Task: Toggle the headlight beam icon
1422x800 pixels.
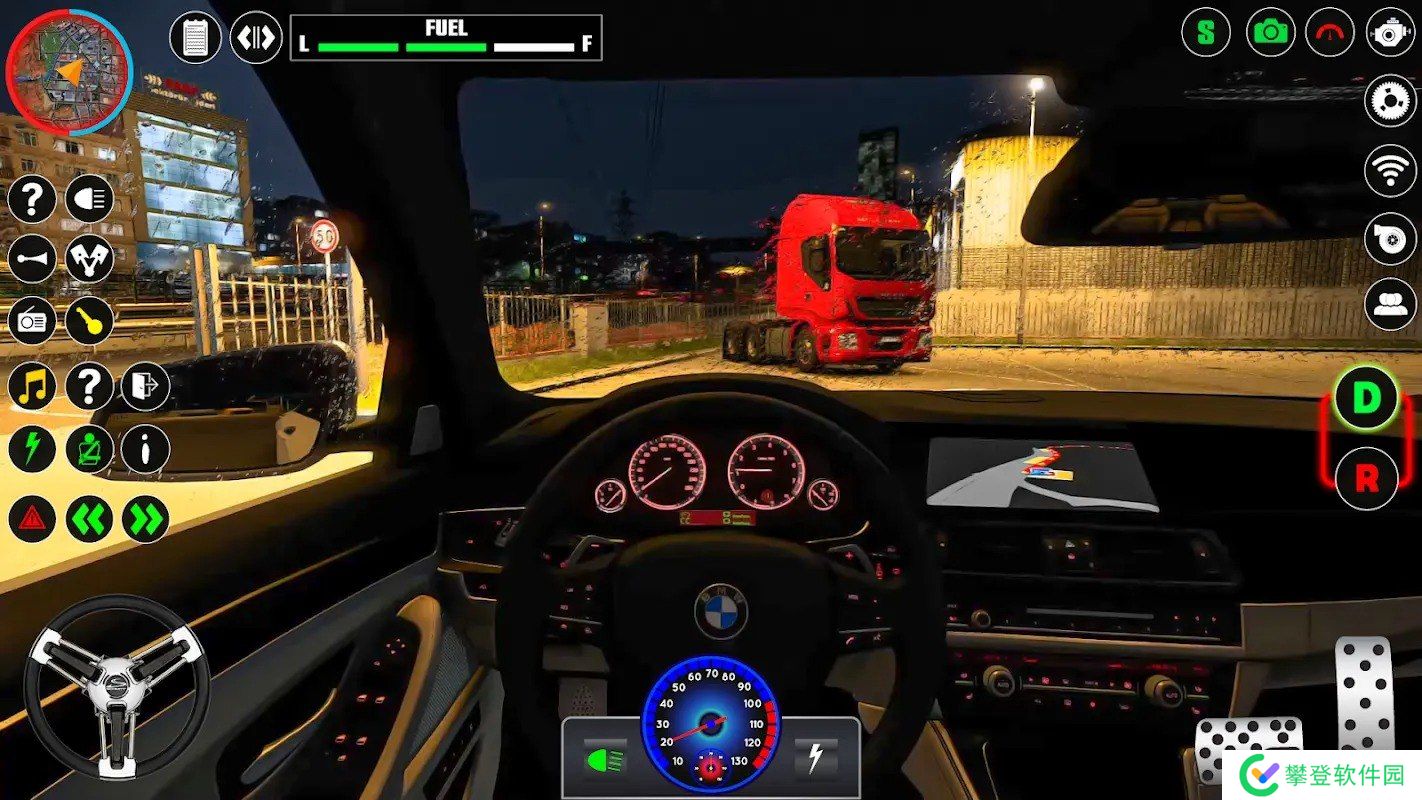Action: pyautogui.click(x=90, y=200)
